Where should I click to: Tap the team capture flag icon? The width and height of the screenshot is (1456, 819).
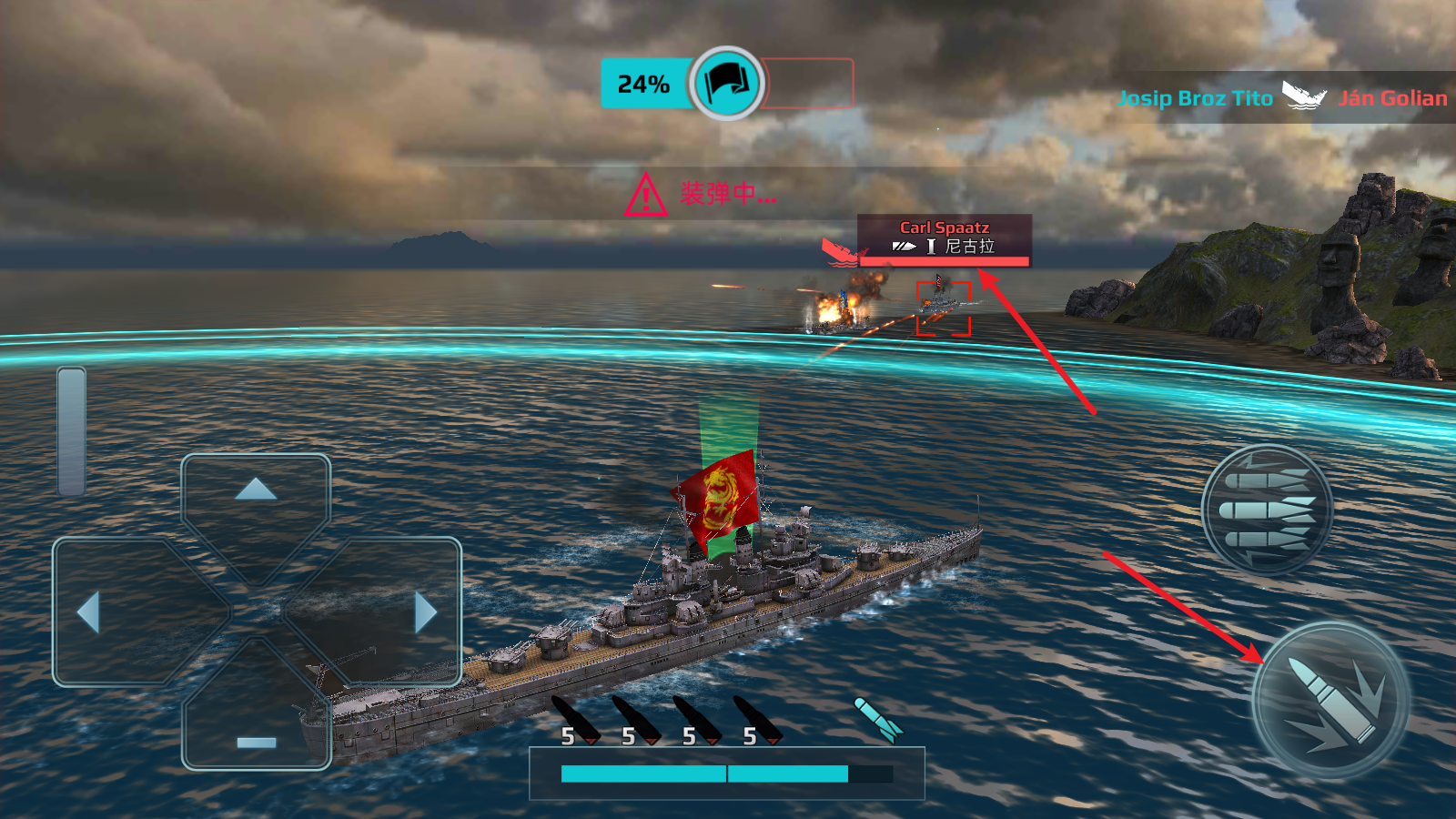726,84
